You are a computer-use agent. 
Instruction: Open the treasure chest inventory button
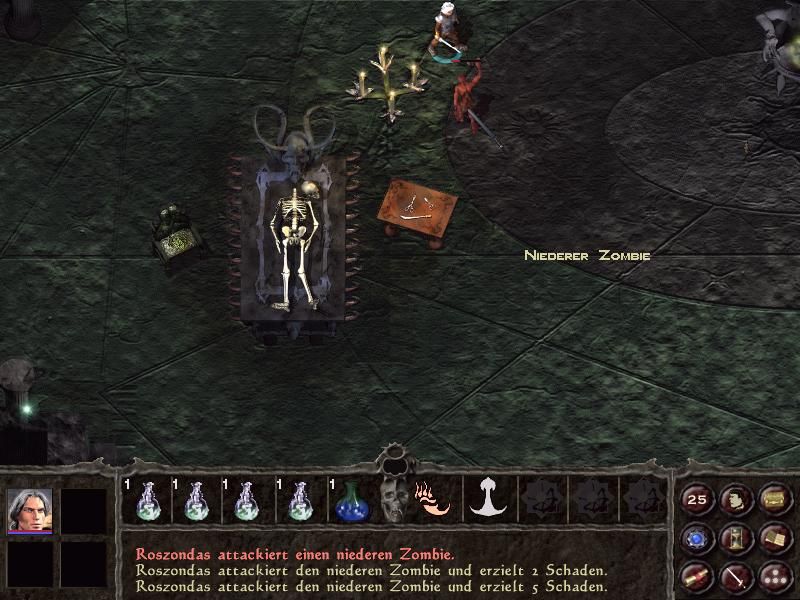coord(773,499)
